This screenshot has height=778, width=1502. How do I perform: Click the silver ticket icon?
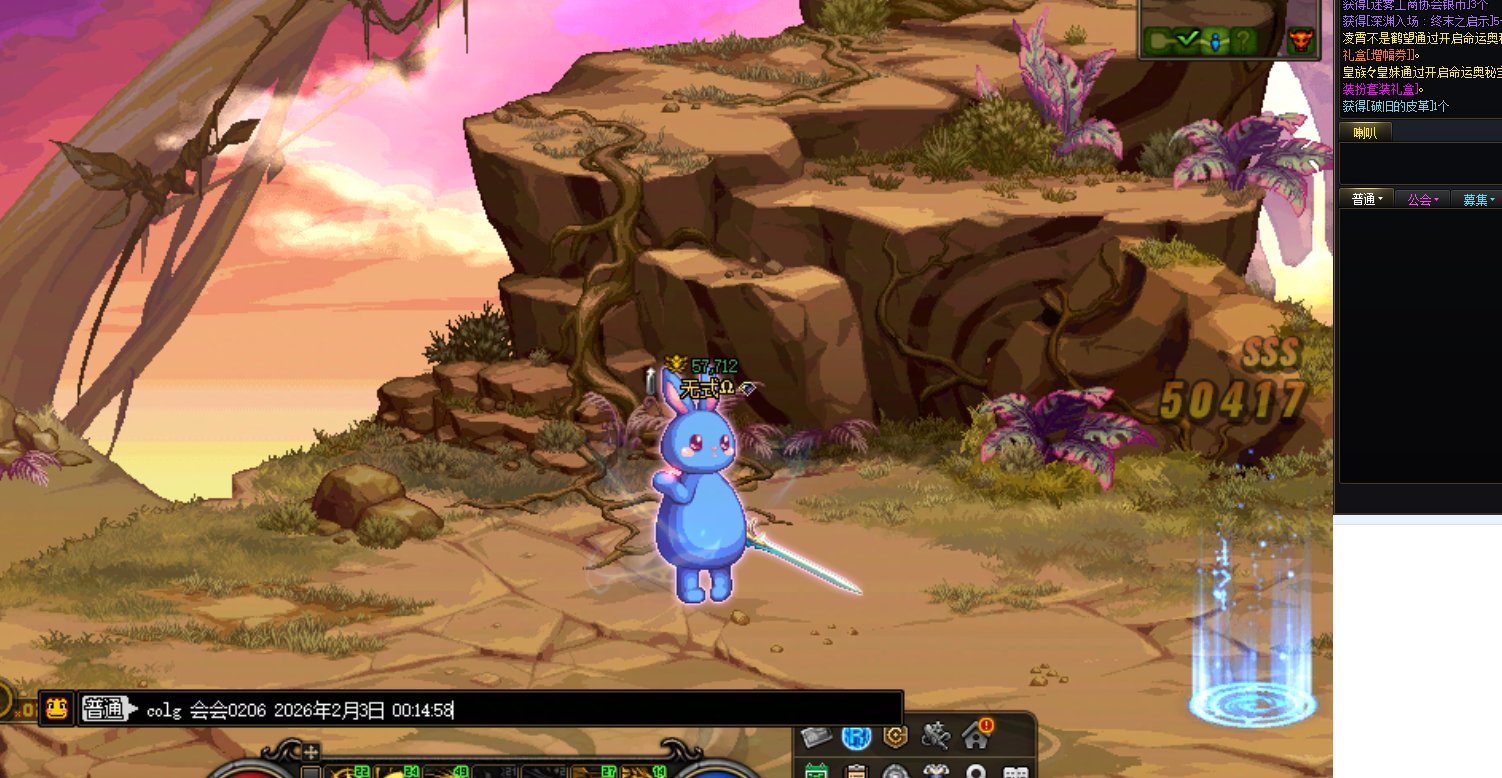[816, 737]
